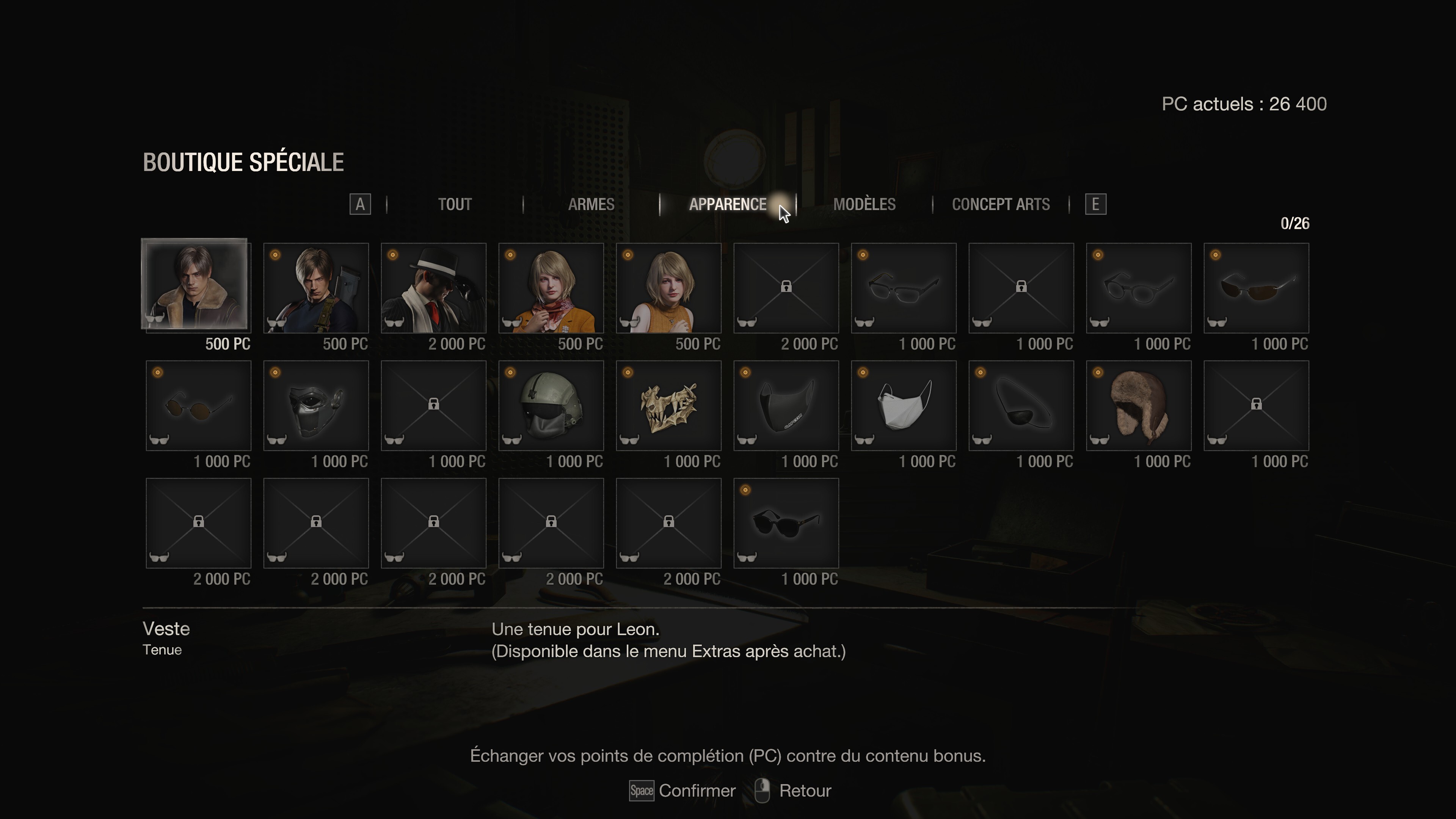The height and width of the screenshot is (819, 1456).
Task: Select the fur ushanka hat
Action: 1139,405
